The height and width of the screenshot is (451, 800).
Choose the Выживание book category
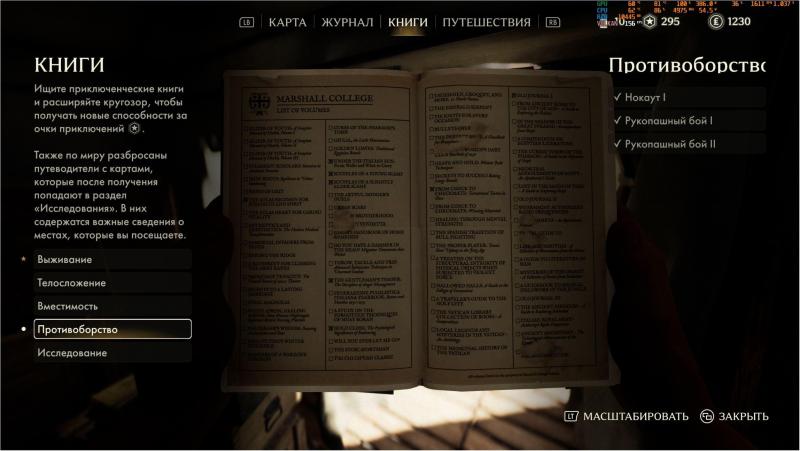[65, 260]
